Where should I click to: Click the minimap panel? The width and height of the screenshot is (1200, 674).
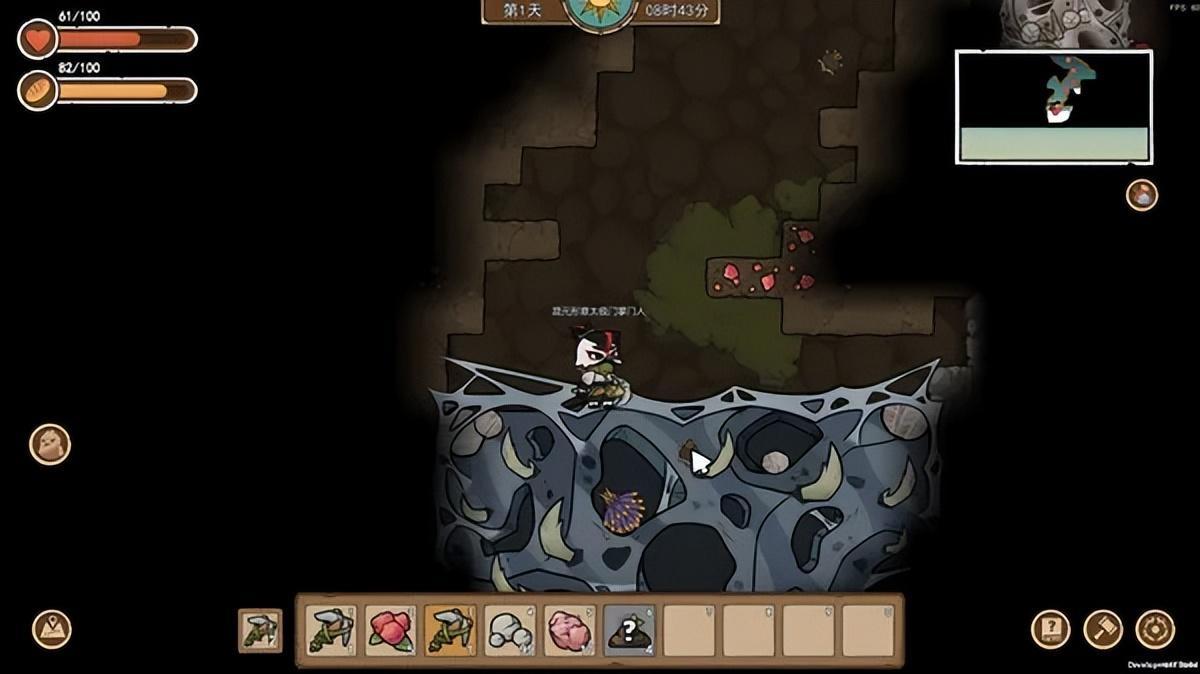point(1054,107)
